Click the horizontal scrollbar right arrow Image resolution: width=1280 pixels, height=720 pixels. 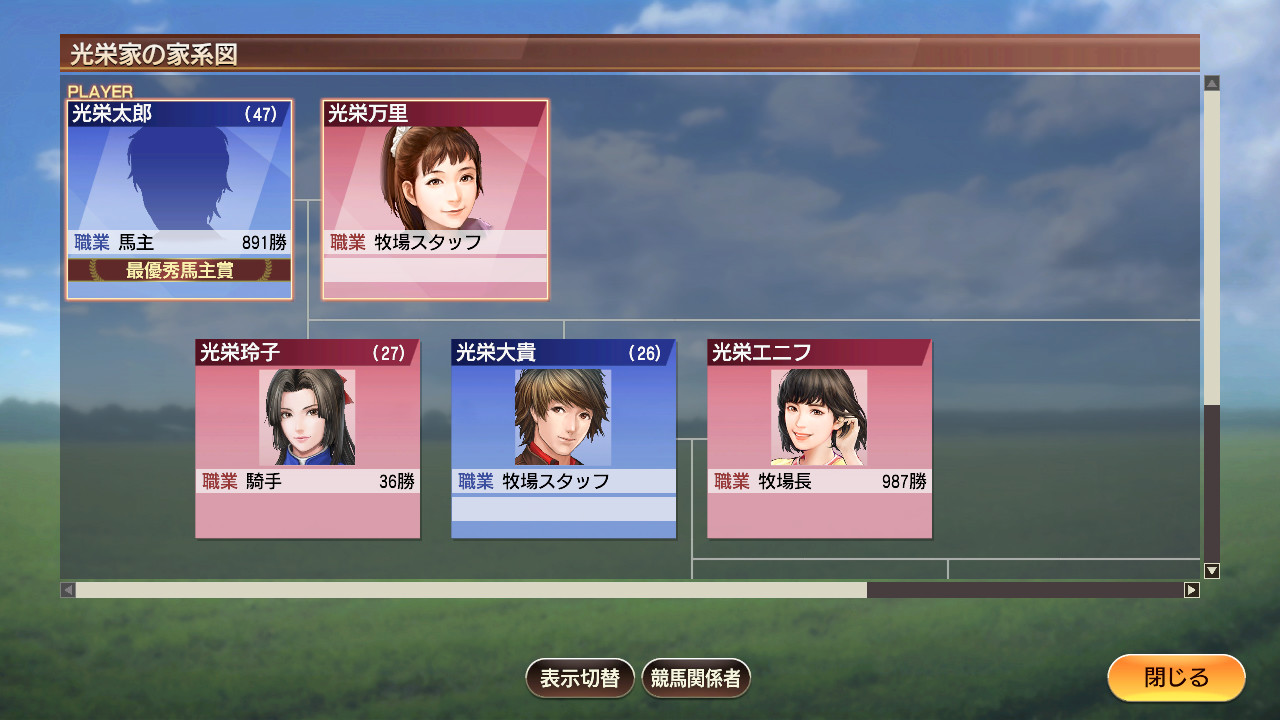pos(1191,590)
